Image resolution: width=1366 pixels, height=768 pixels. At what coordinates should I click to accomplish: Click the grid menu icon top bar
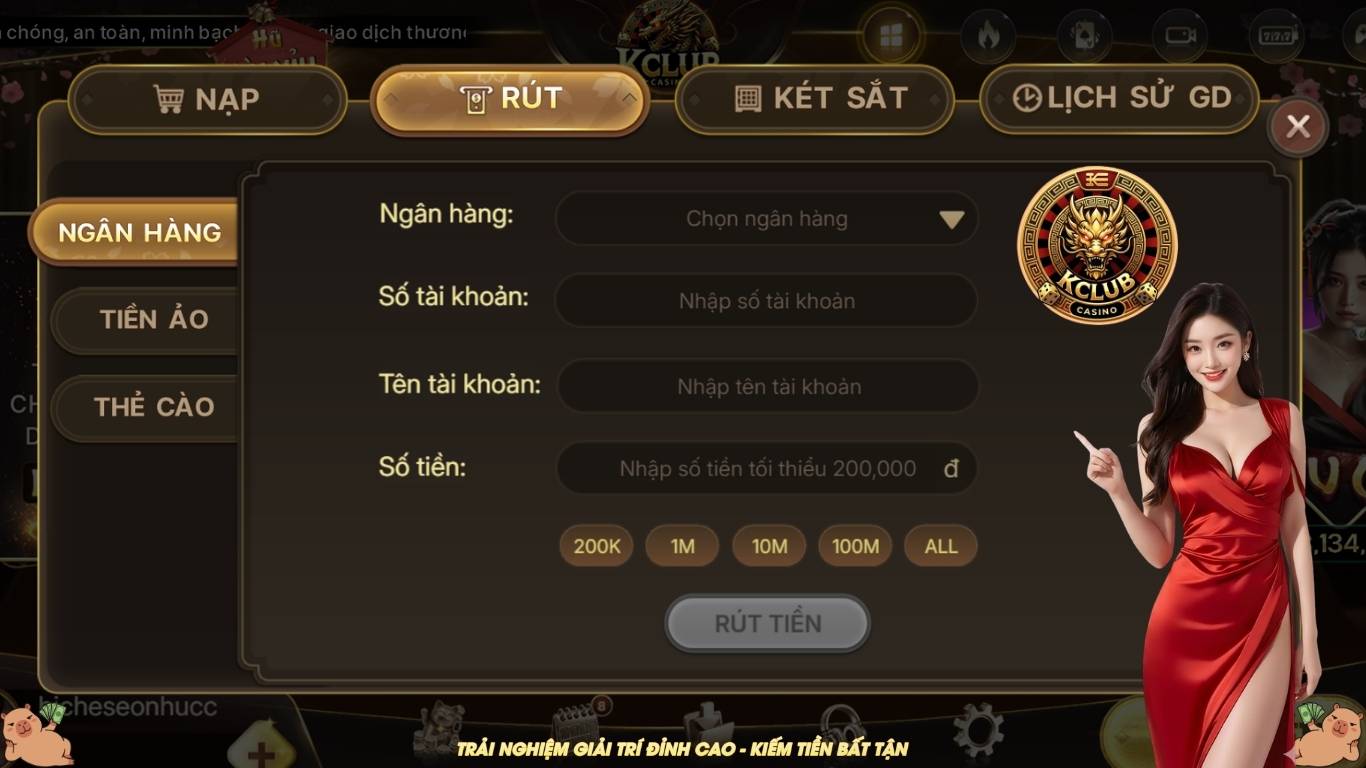point(890,33)
